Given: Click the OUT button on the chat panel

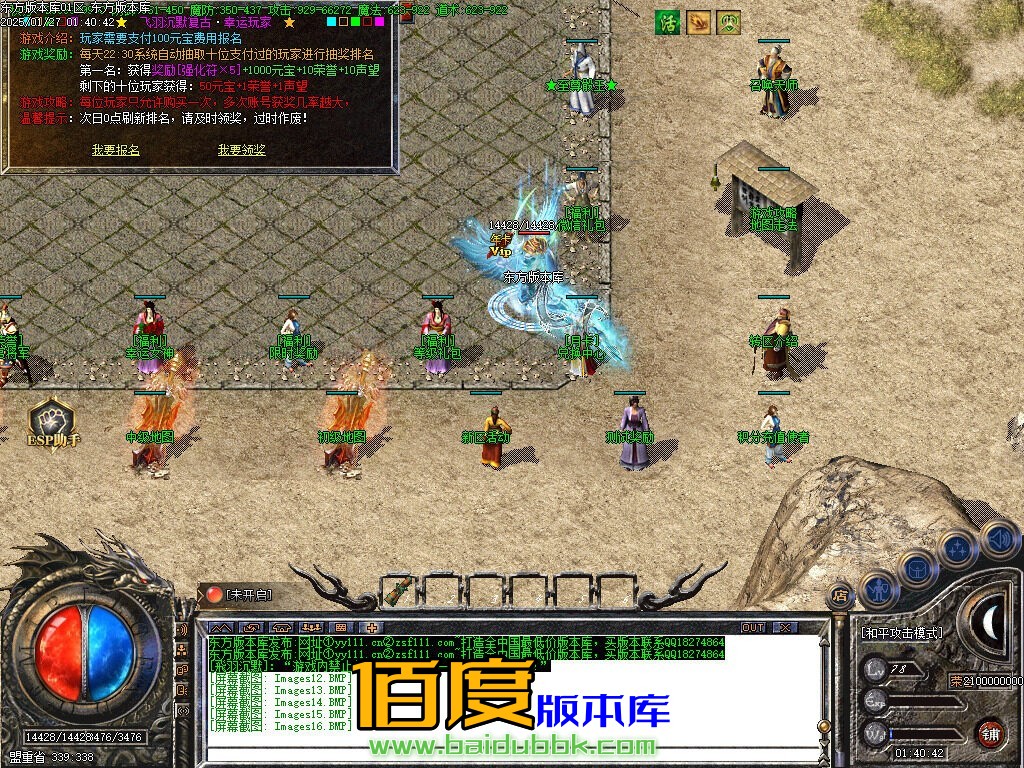Looking at the screenshot, I should 753,628.
